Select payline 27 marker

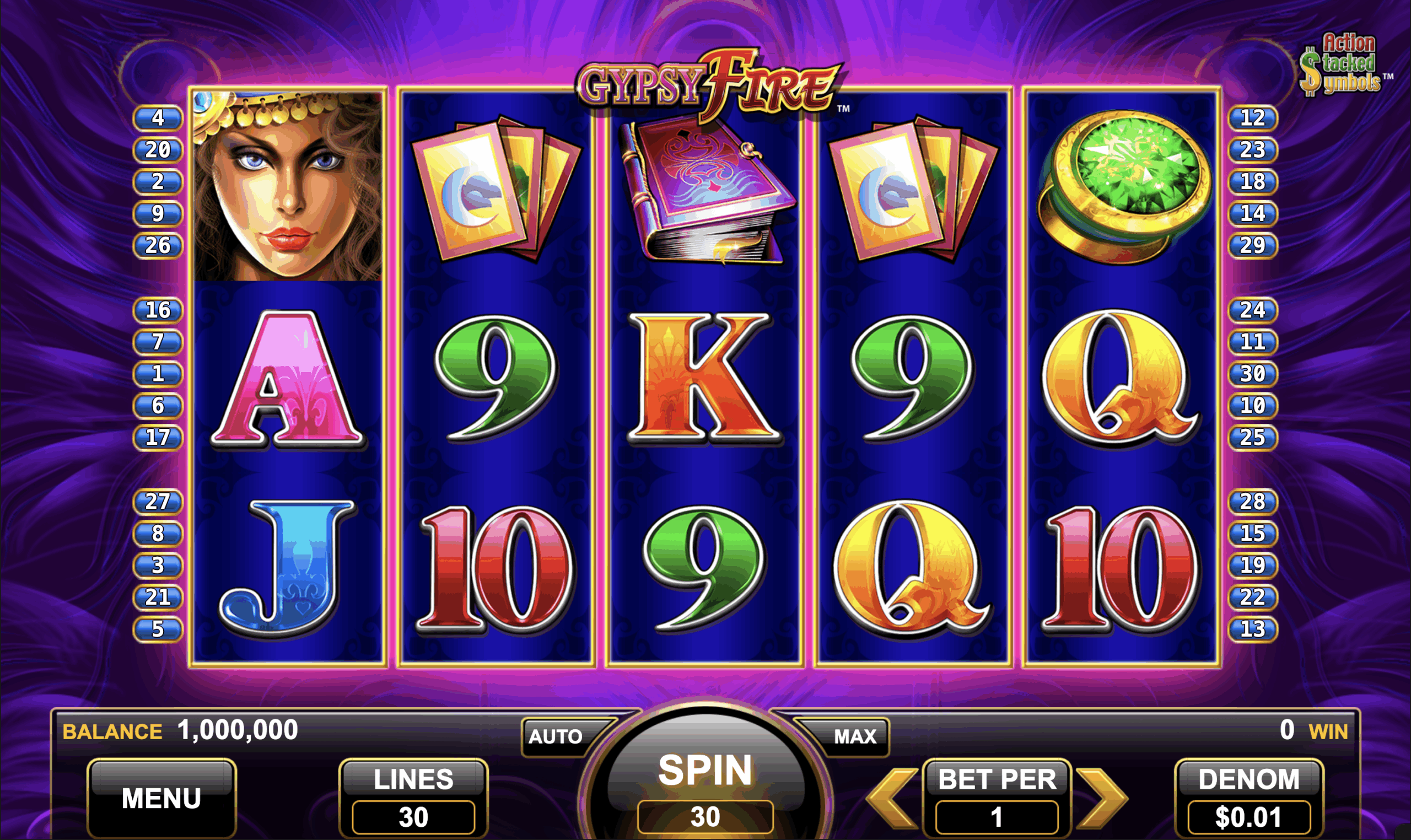158,502
